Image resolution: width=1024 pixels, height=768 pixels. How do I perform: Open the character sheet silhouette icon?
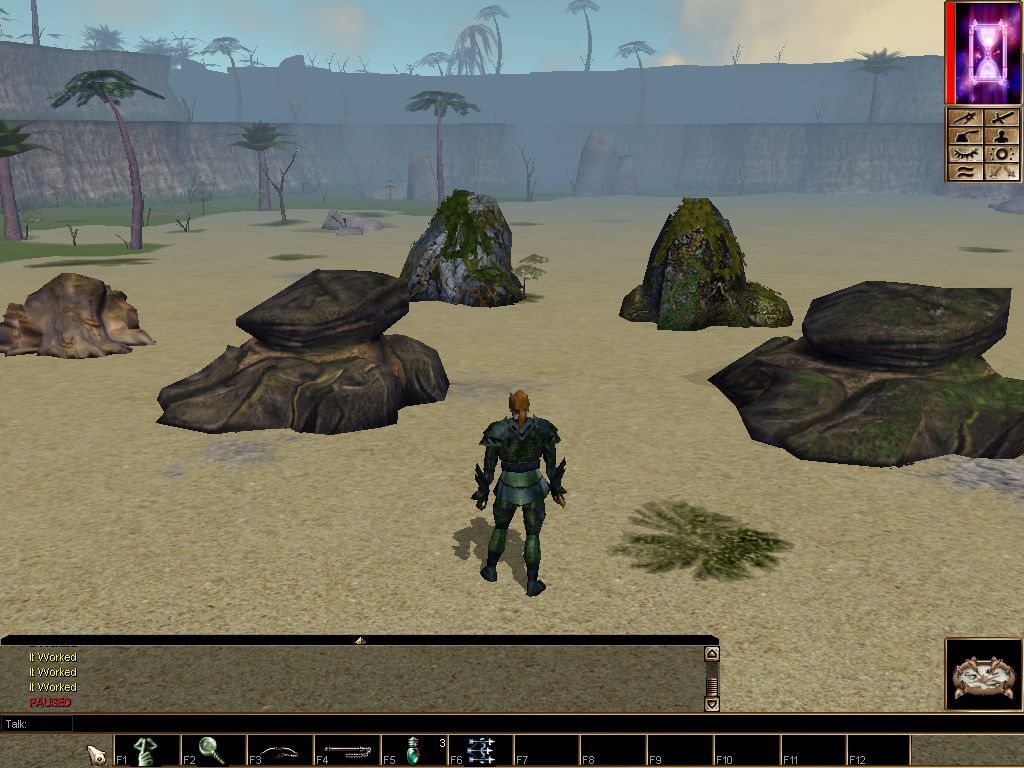click(1002, 136)
